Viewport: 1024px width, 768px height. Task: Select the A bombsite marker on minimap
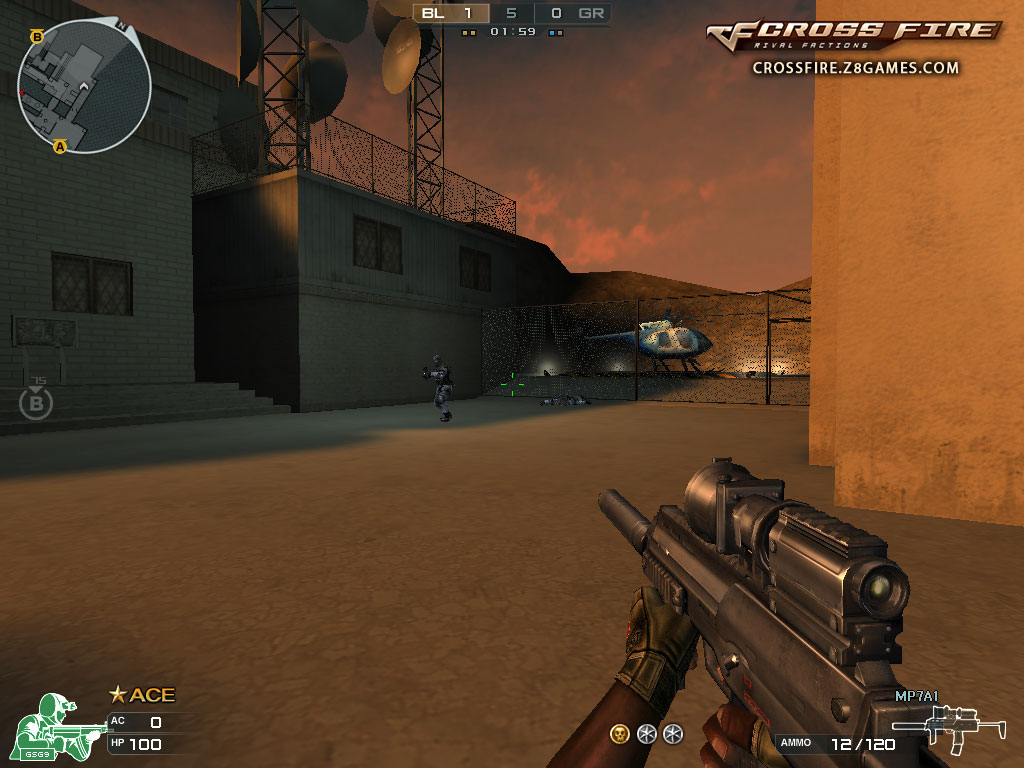pyautogui.click(x=60, y=146)
